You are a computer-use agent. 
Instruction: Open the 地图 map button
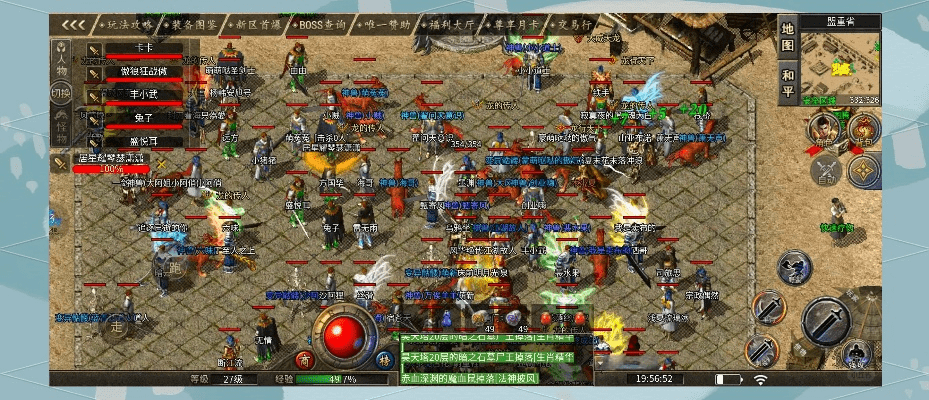[788, 36]
